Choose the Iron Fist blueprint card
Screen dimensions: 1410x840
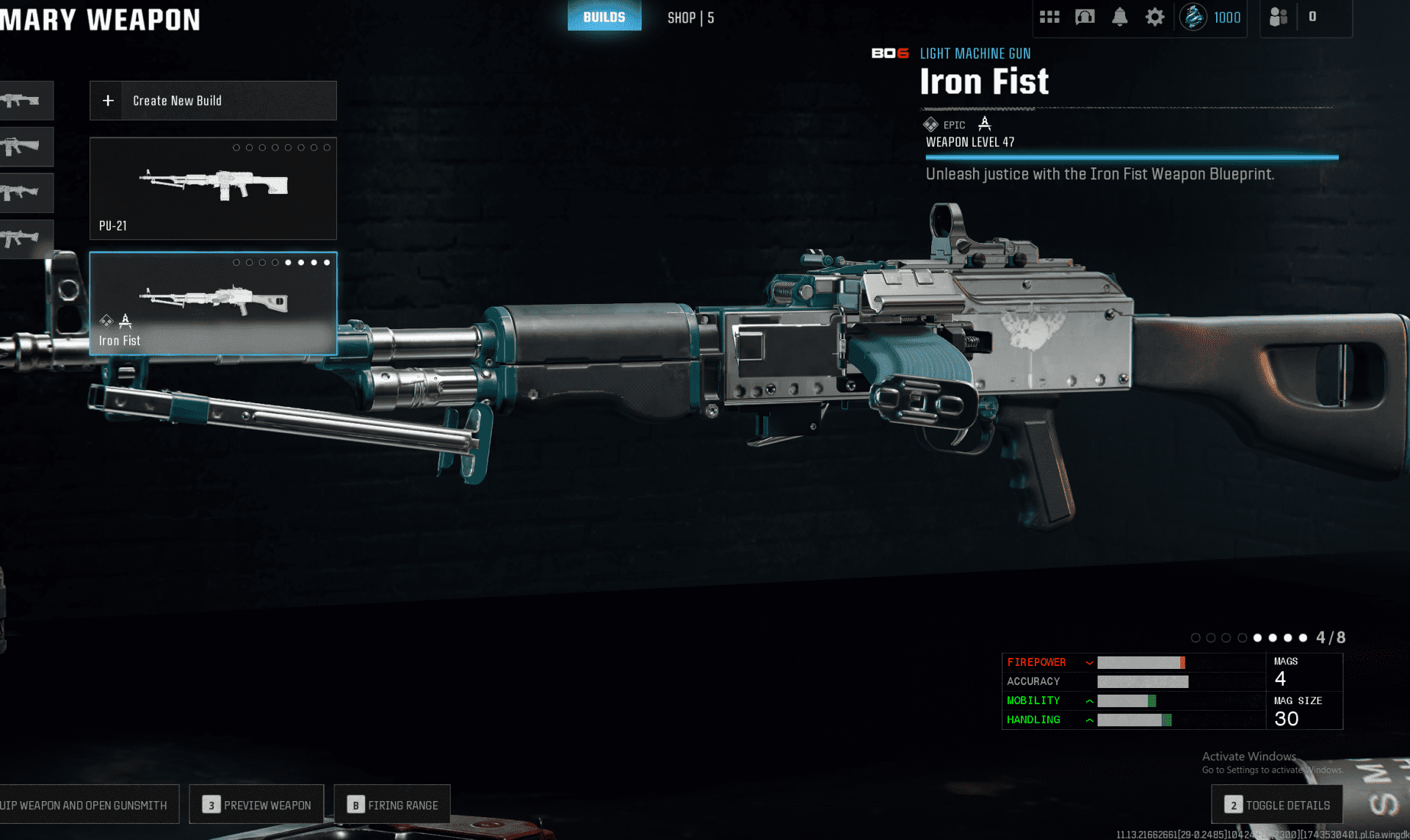pos(213,304)
